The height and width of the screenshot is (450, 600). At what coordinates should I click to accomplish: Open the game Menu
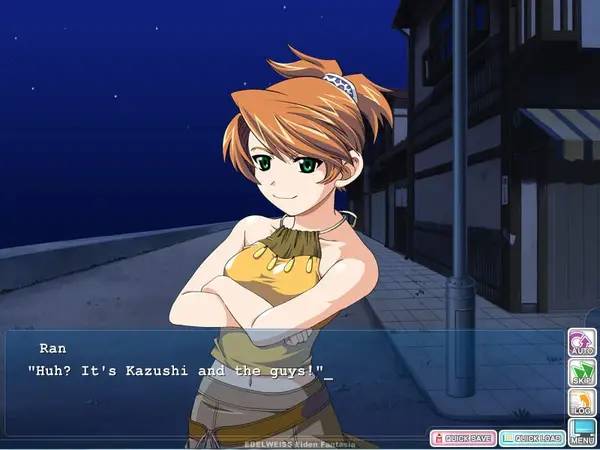click(x=581, y=431)
